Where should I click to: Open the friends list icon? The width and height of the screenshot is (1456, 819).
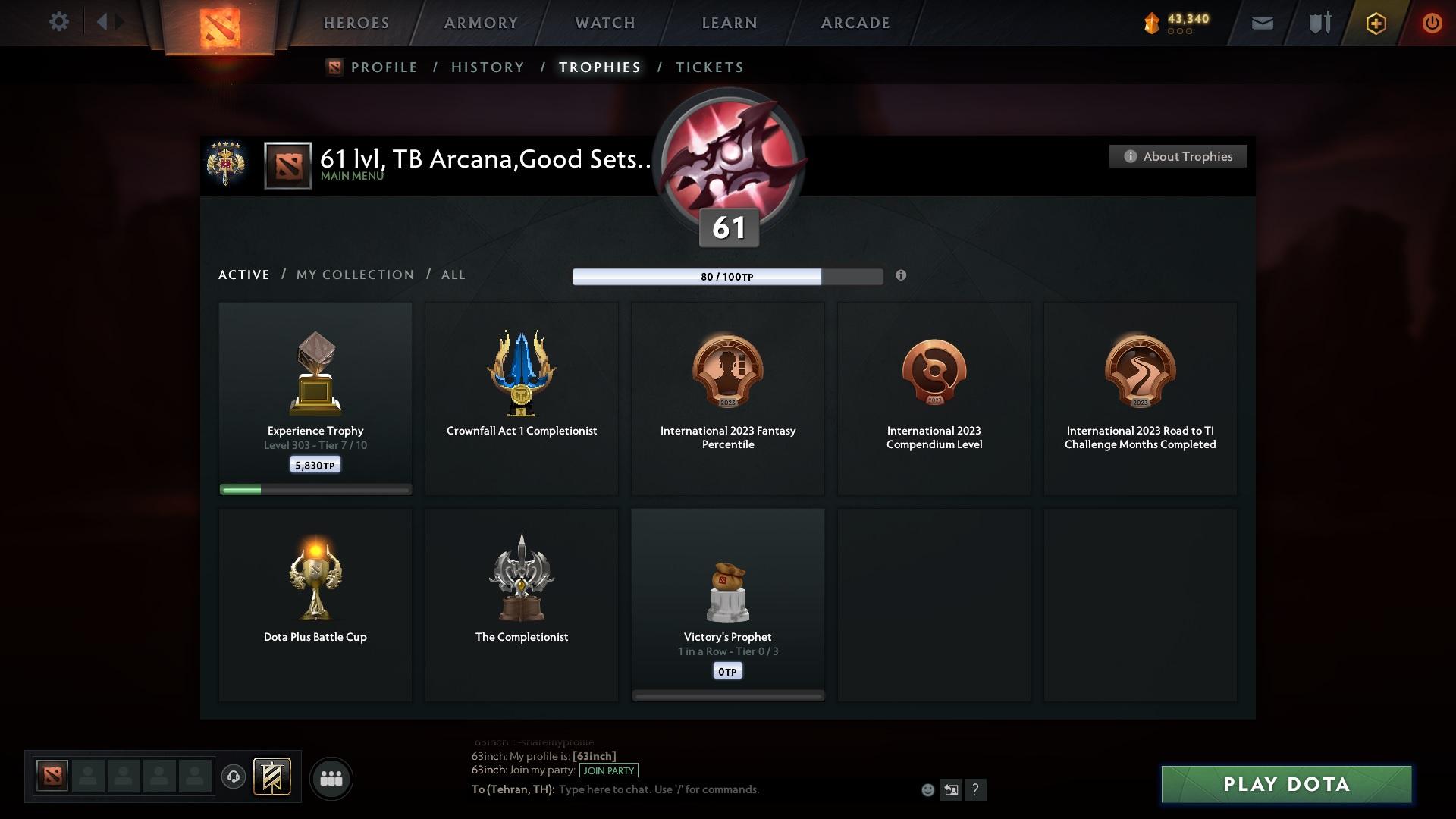(330, 778)
